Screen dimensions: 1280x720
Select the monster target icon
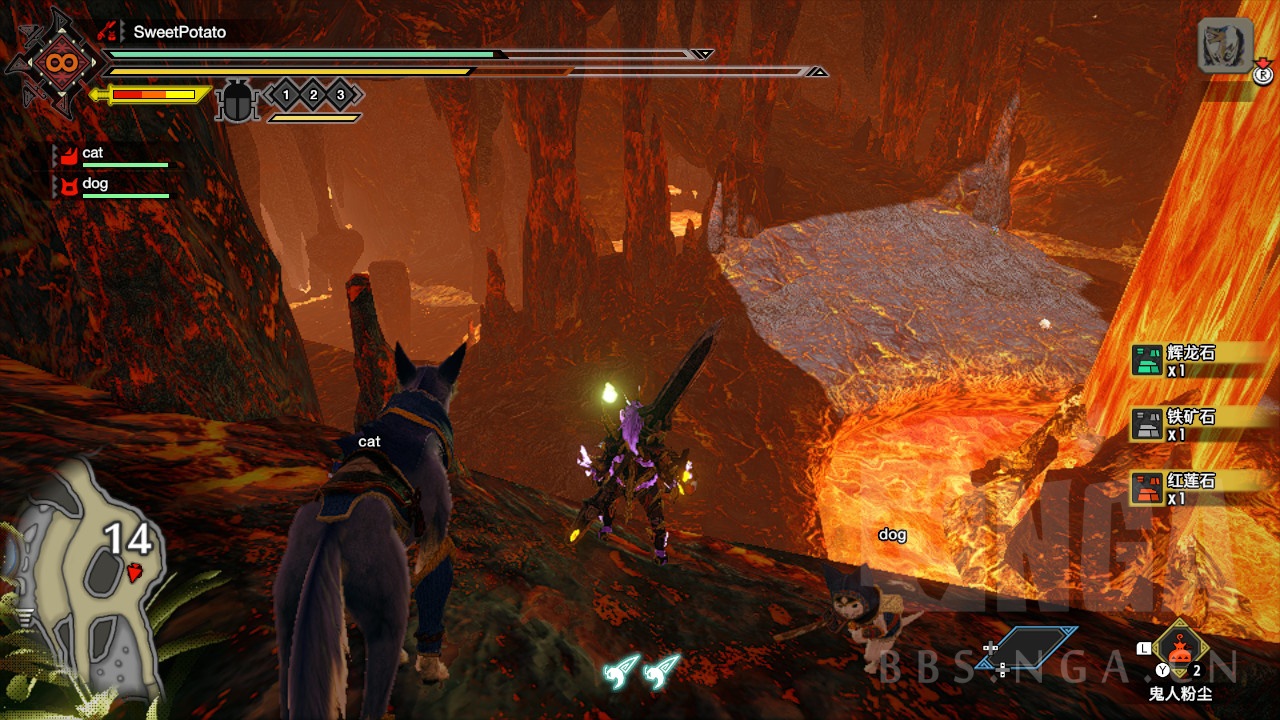click(1225, 45)
